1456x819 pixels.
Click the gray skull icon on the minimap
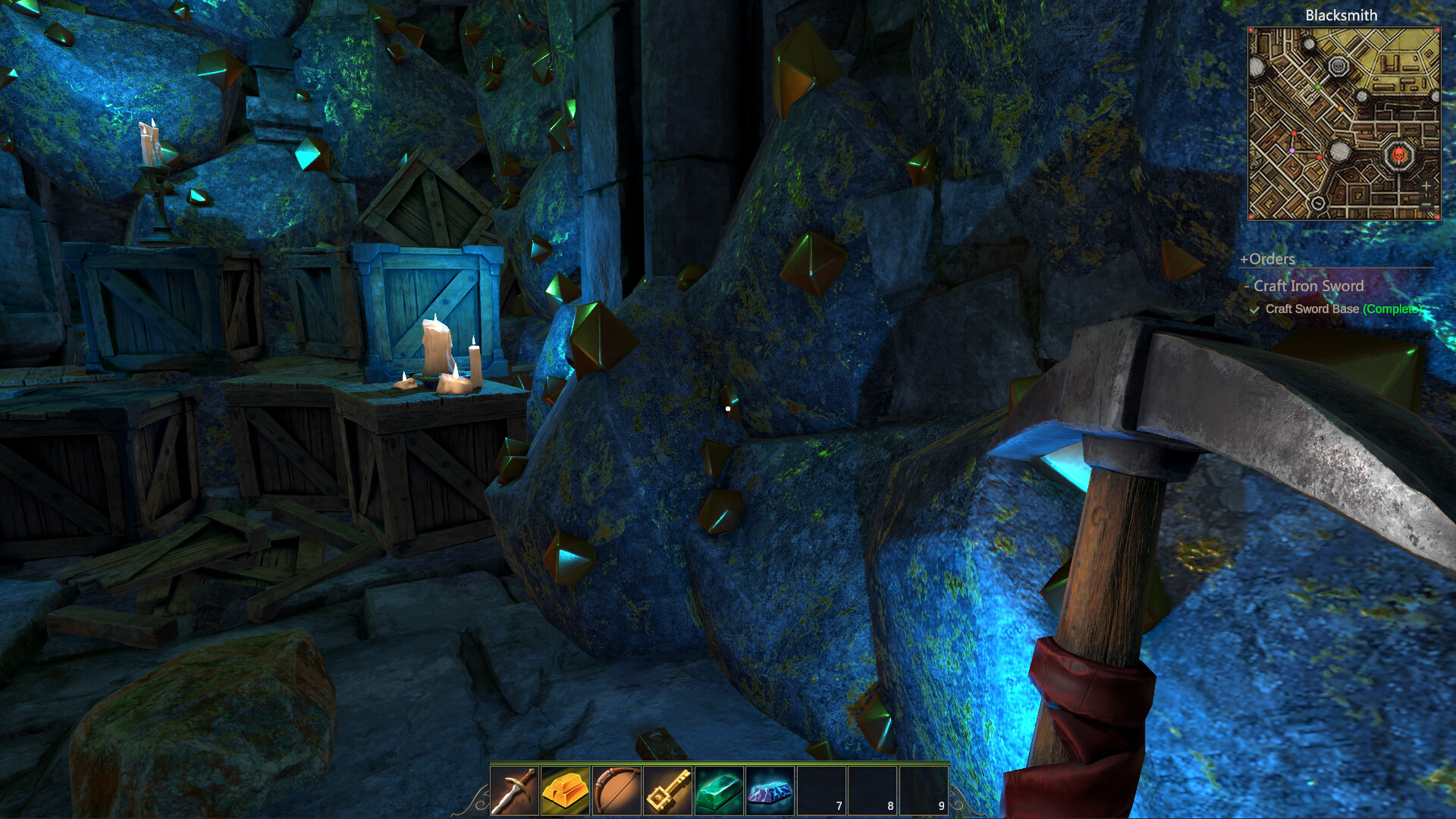click(x=1338, y=66)
